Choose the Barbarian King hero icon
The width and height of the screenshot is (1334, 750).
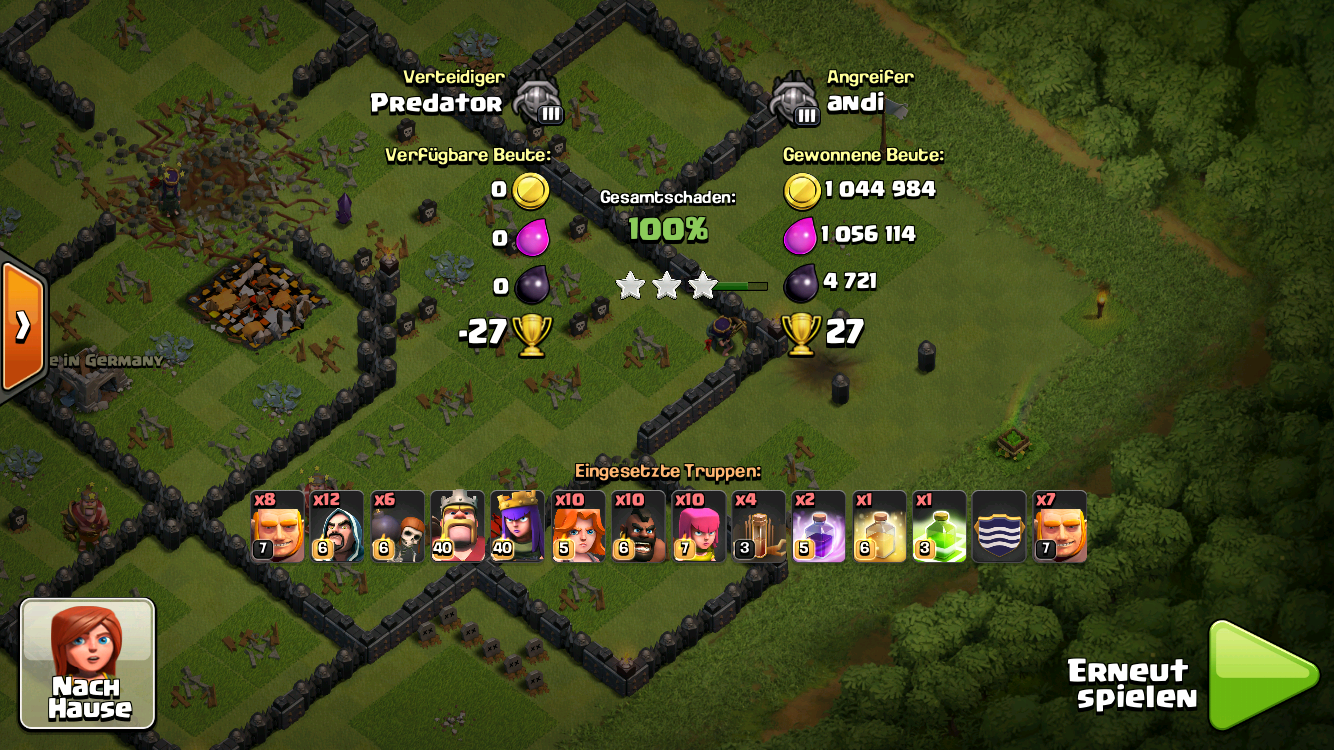[x=457, y=526]
